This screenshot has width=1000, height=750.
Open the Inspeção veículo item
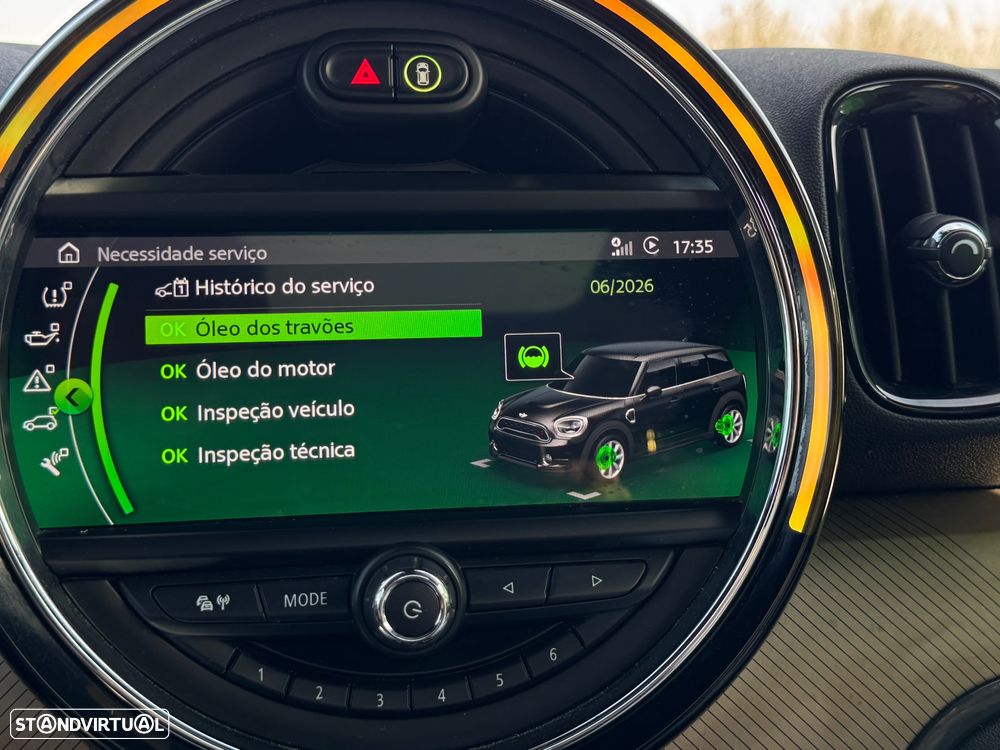[x=275, y=411]
